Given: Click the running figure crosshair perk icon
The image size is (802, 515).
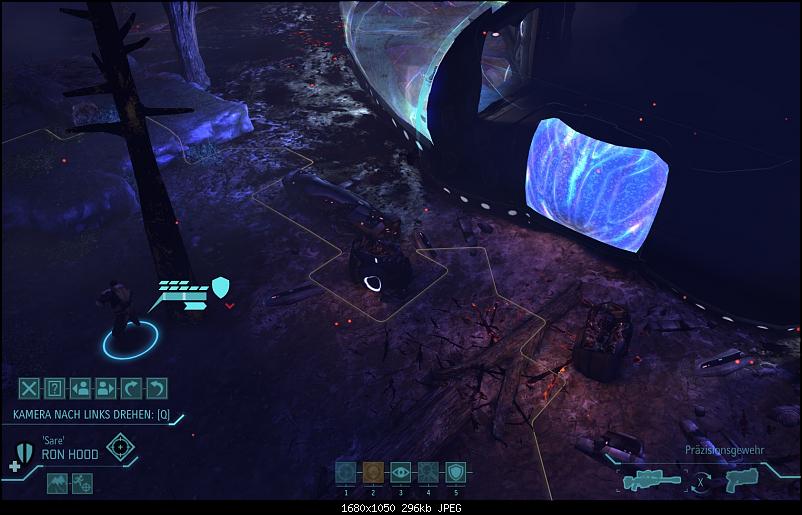Looking at the screenshot, I should pyautogui.click(x=83, y=484).
